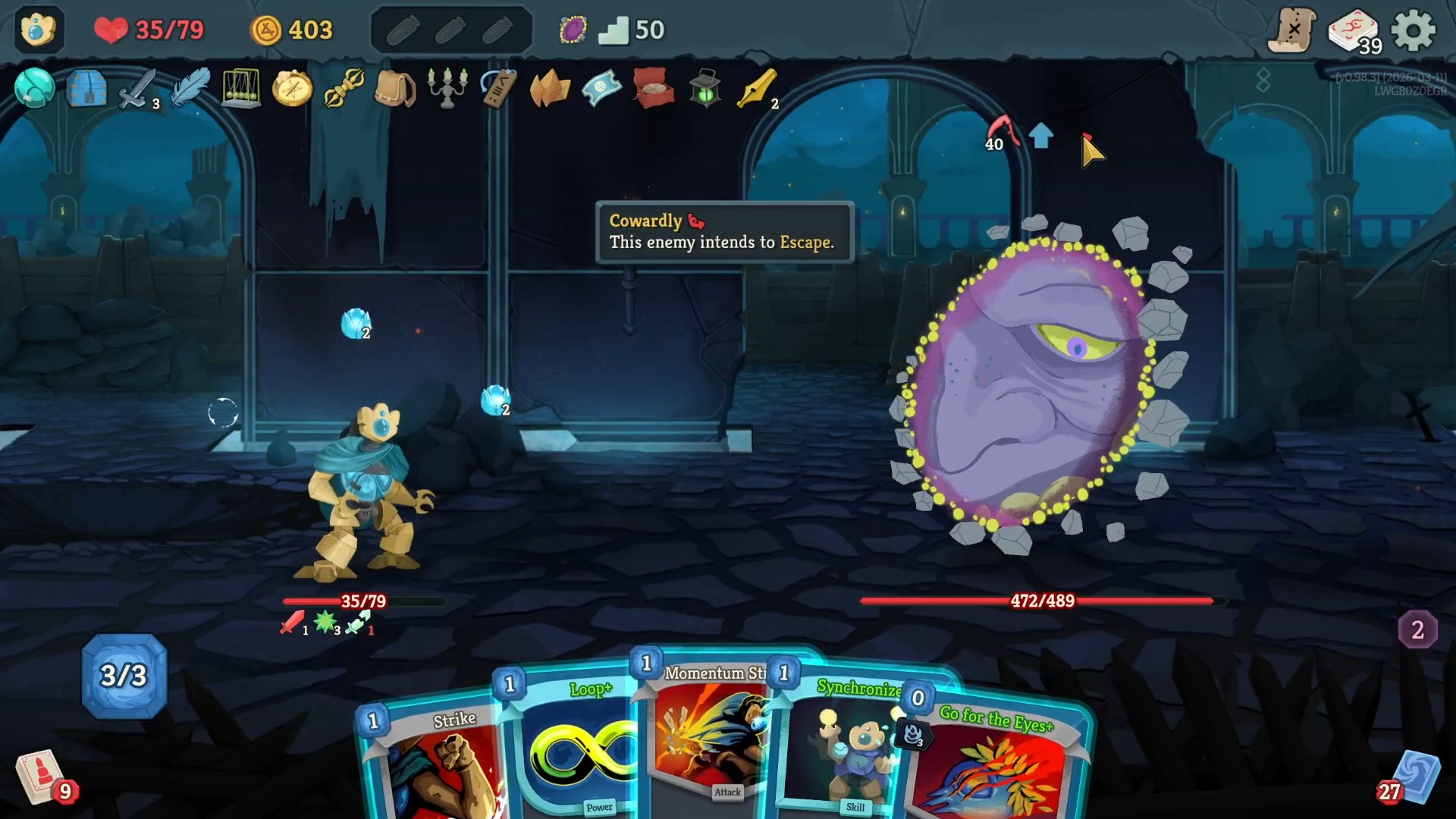Click the Bag of Preparation backpack relic
Image resolution: width=1456 pixels, height=819 pixels.
click(x=396, y=89)
